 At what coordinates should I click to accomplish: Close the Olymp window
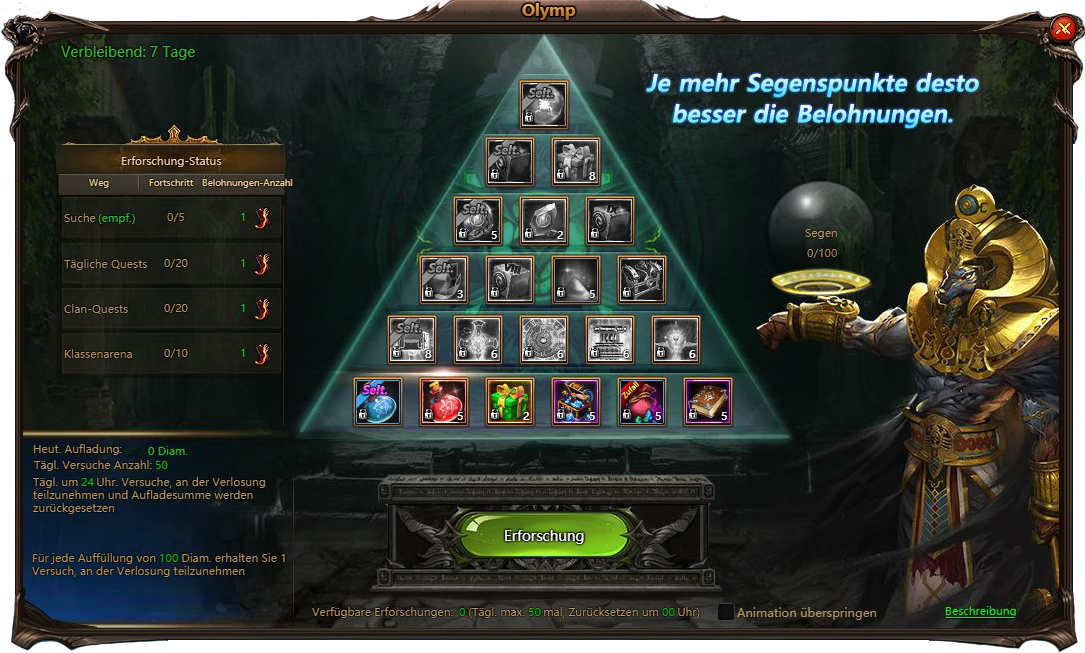(x=1061, y=29)
